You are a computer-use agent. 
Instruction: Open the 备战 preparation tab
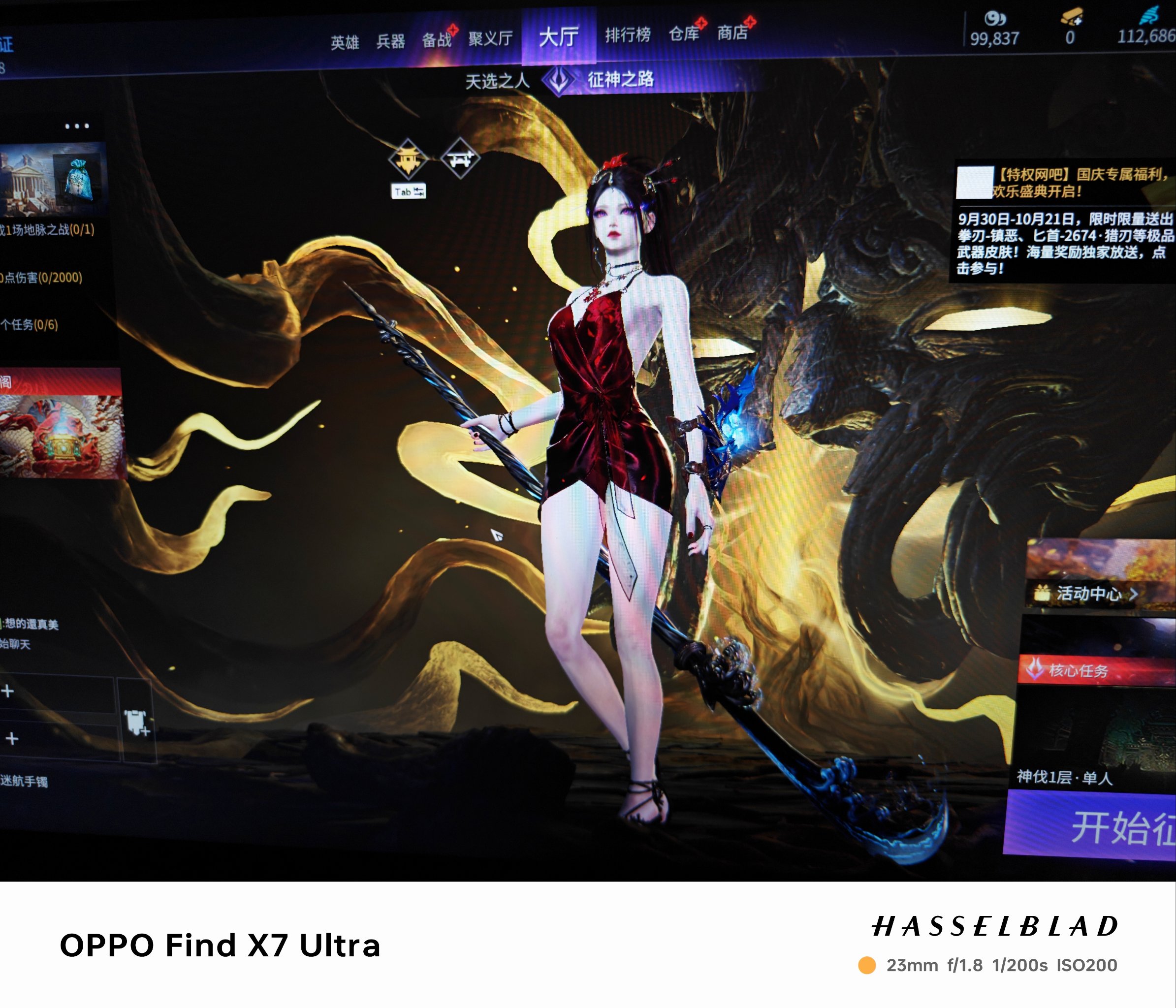point(436,40)
